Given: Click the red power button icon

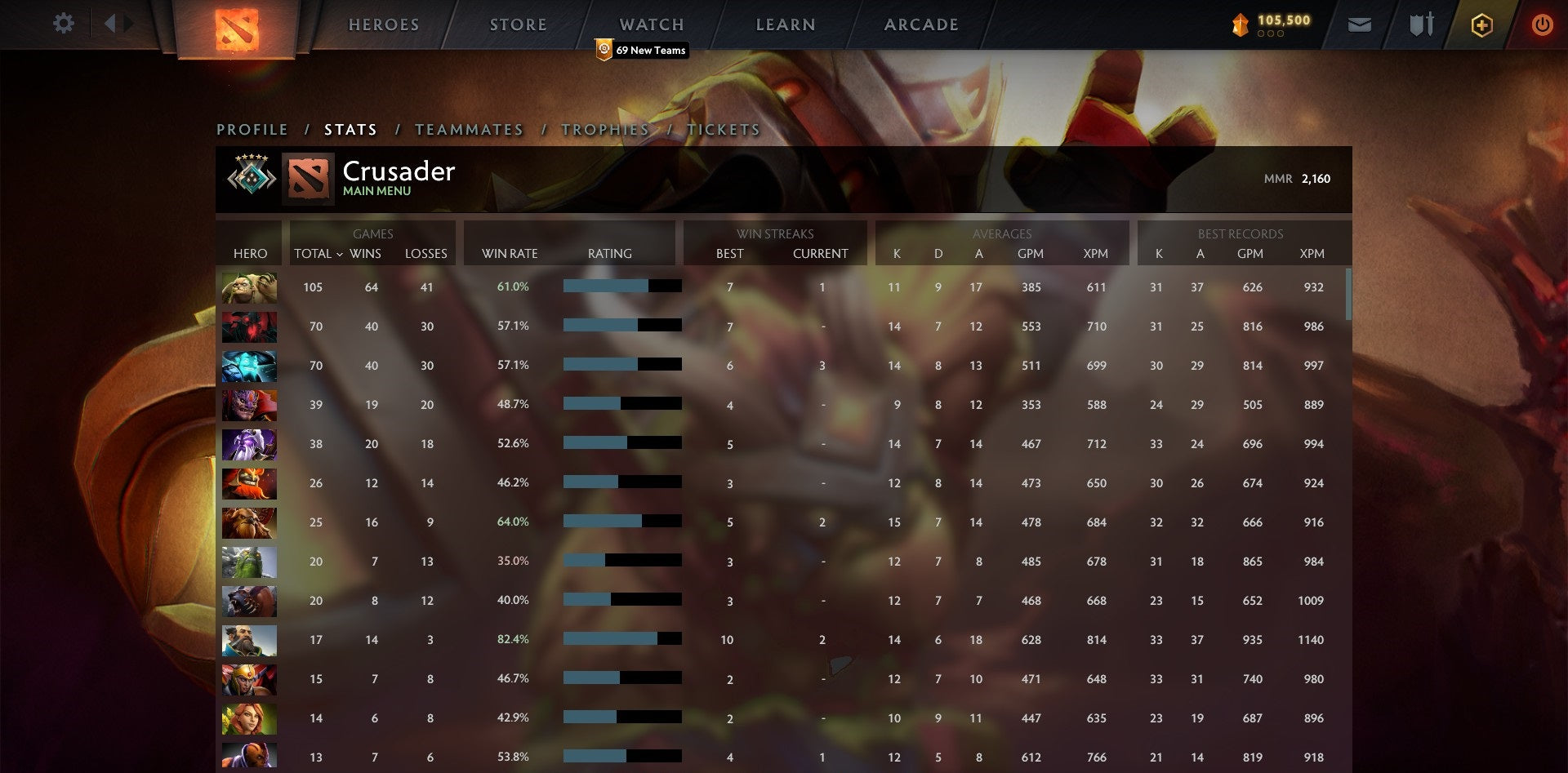Looking at the screenshot, I should (1543, 24).
